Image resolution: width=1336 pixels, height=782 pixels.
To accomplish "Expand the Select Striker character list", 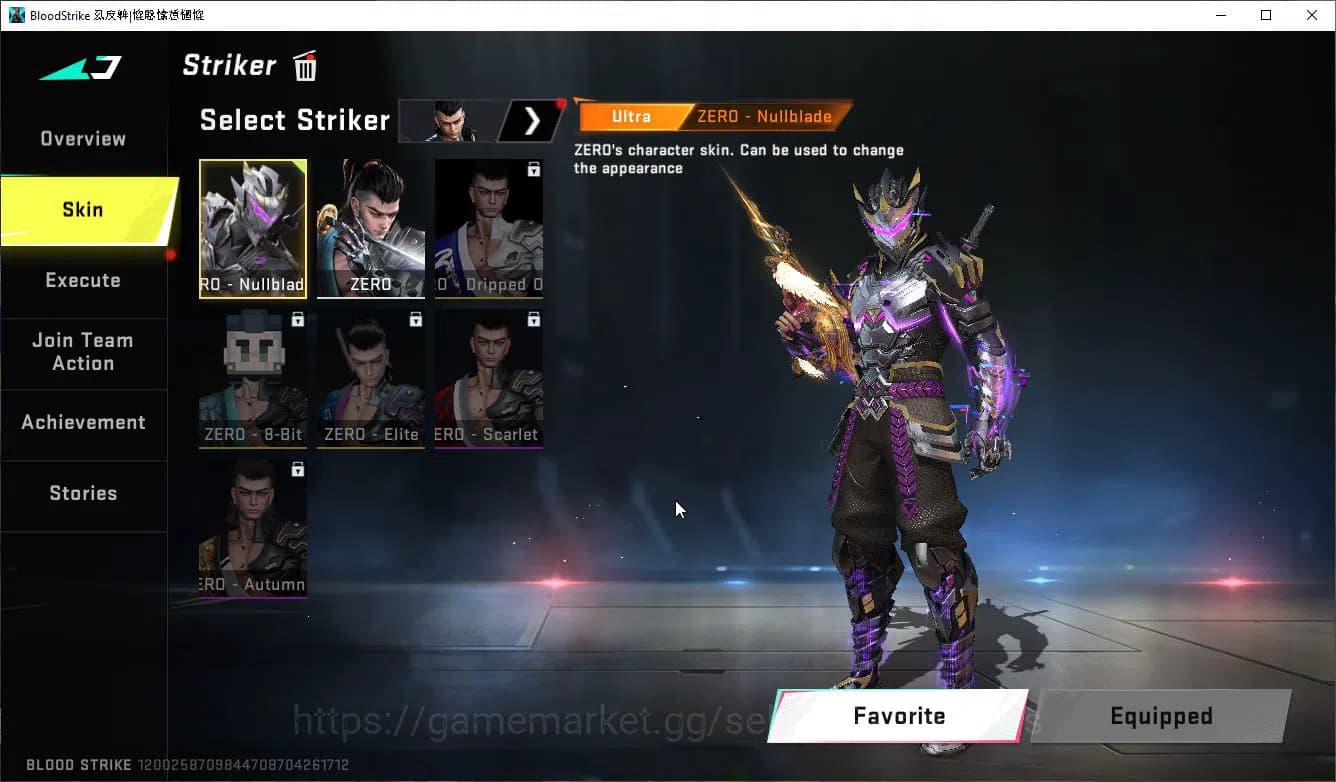I will pos(531,120).
